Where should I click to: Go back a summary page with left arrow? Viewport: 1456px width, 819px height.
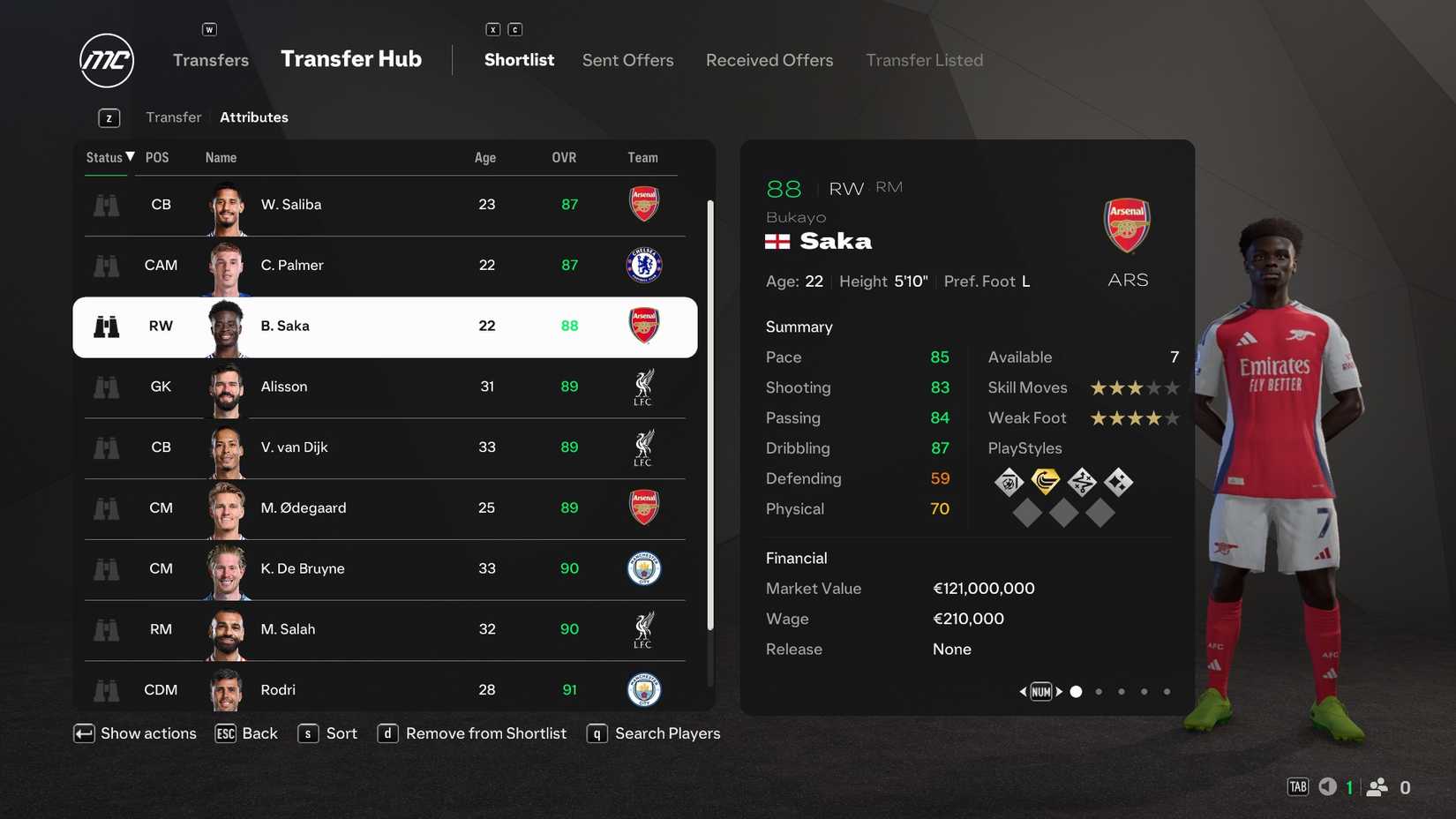pos(1022,691)
